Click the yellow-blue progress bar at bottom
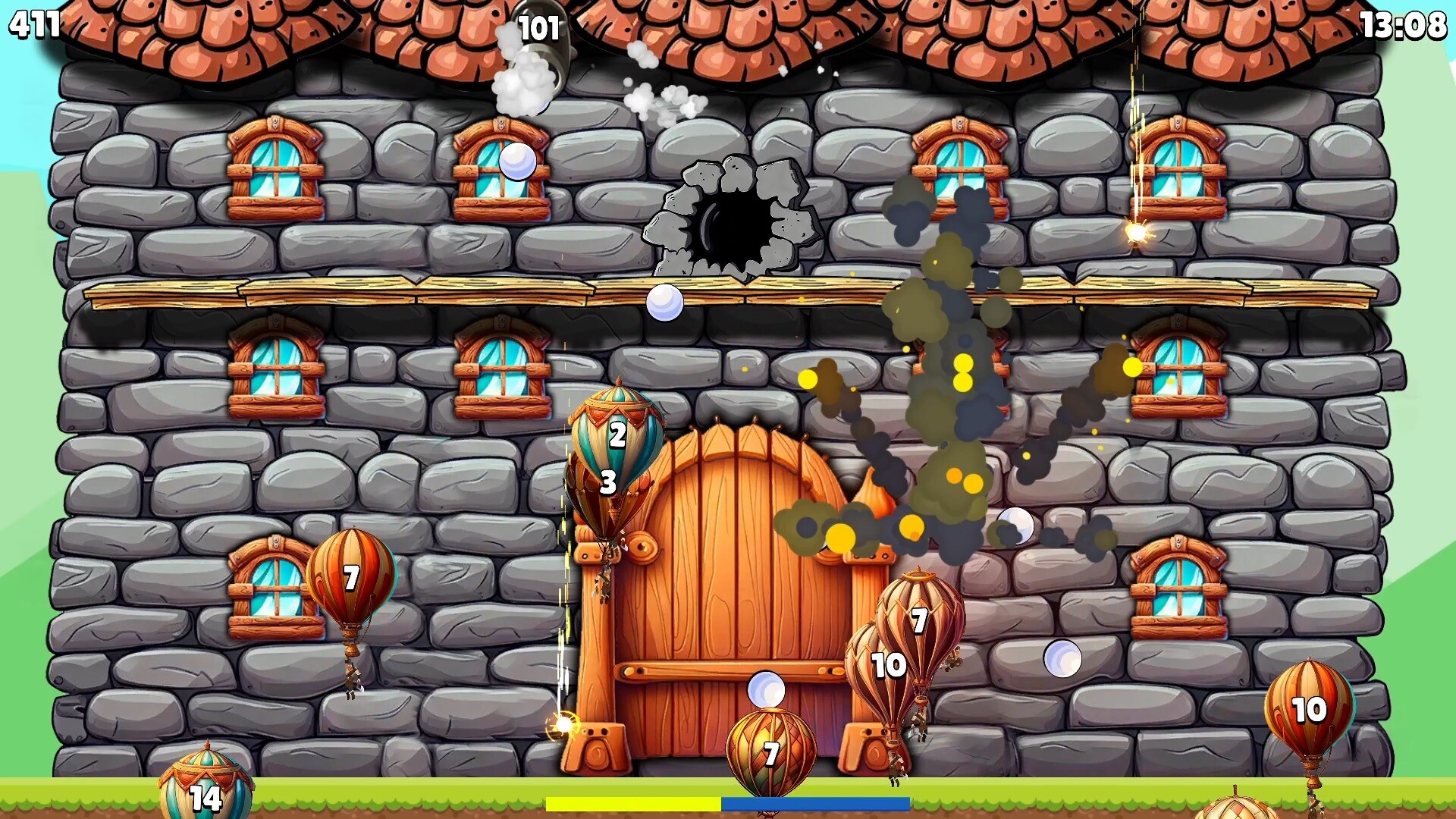This screenshot has width=1456, height=819. click(728, 801)
